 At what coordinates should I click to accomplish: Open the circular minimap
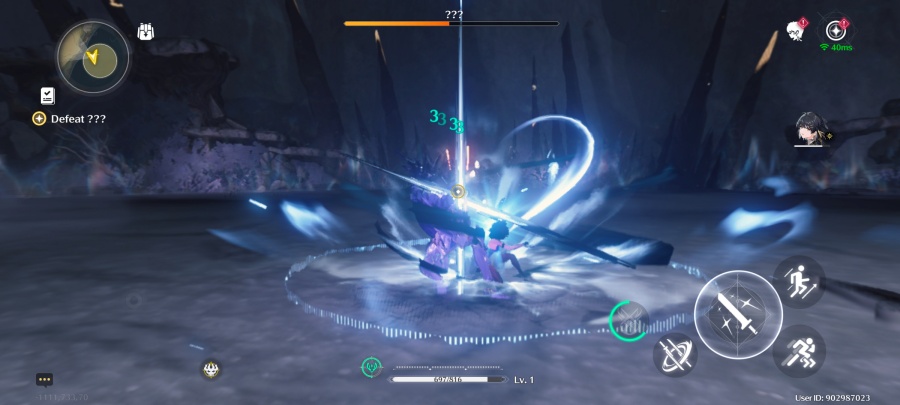(92, 56)
